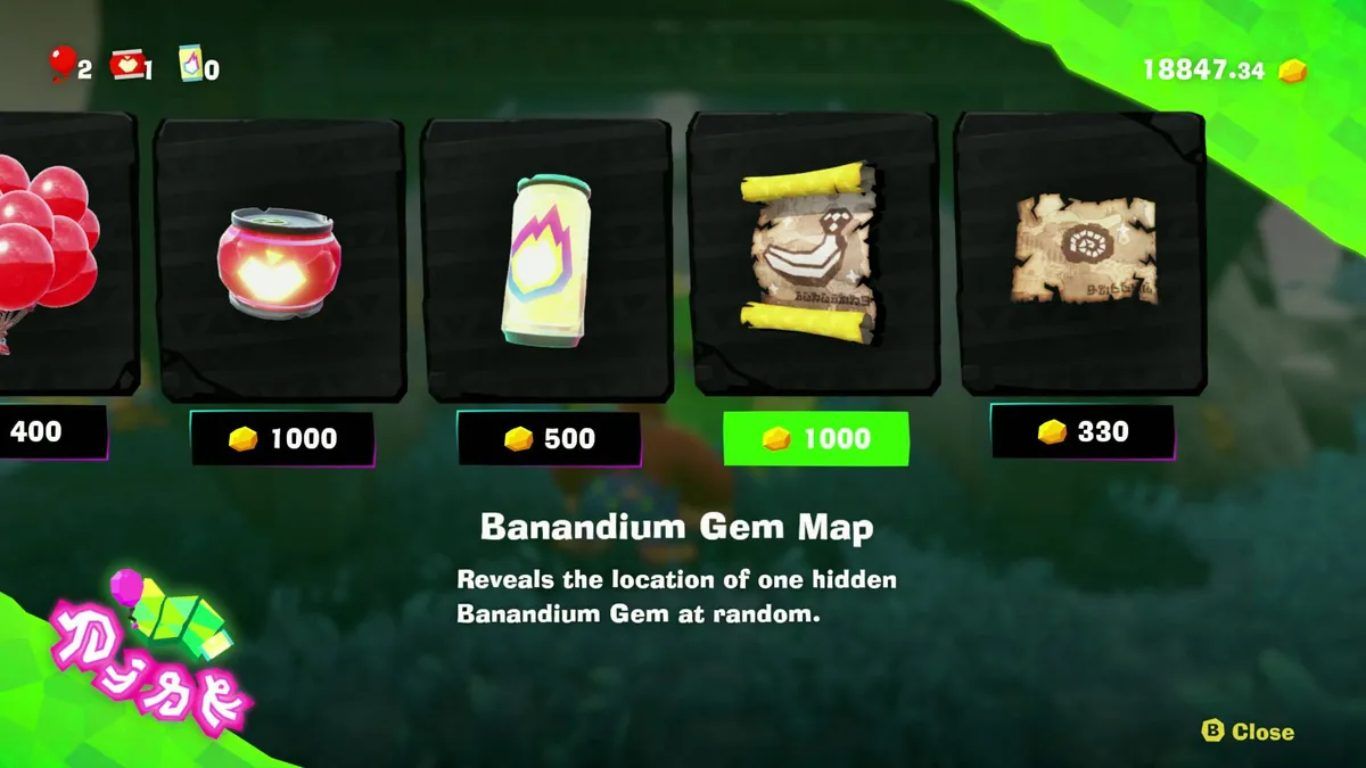Buy the heart jar for 1000 gold

(x=282, y=438)
